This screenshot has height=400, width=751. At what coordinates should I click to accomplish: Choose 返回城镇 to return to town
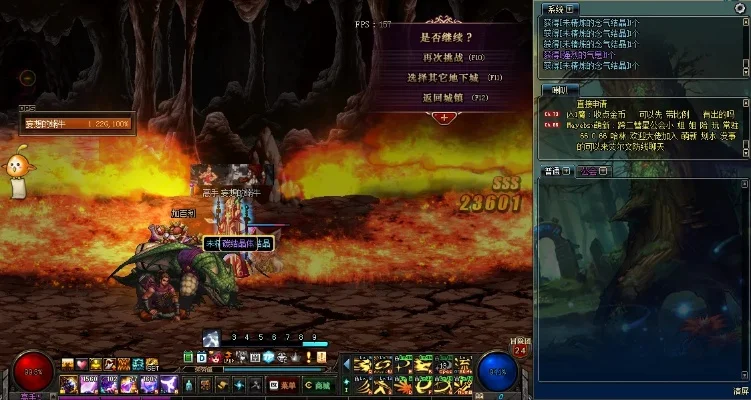[443, 97]
